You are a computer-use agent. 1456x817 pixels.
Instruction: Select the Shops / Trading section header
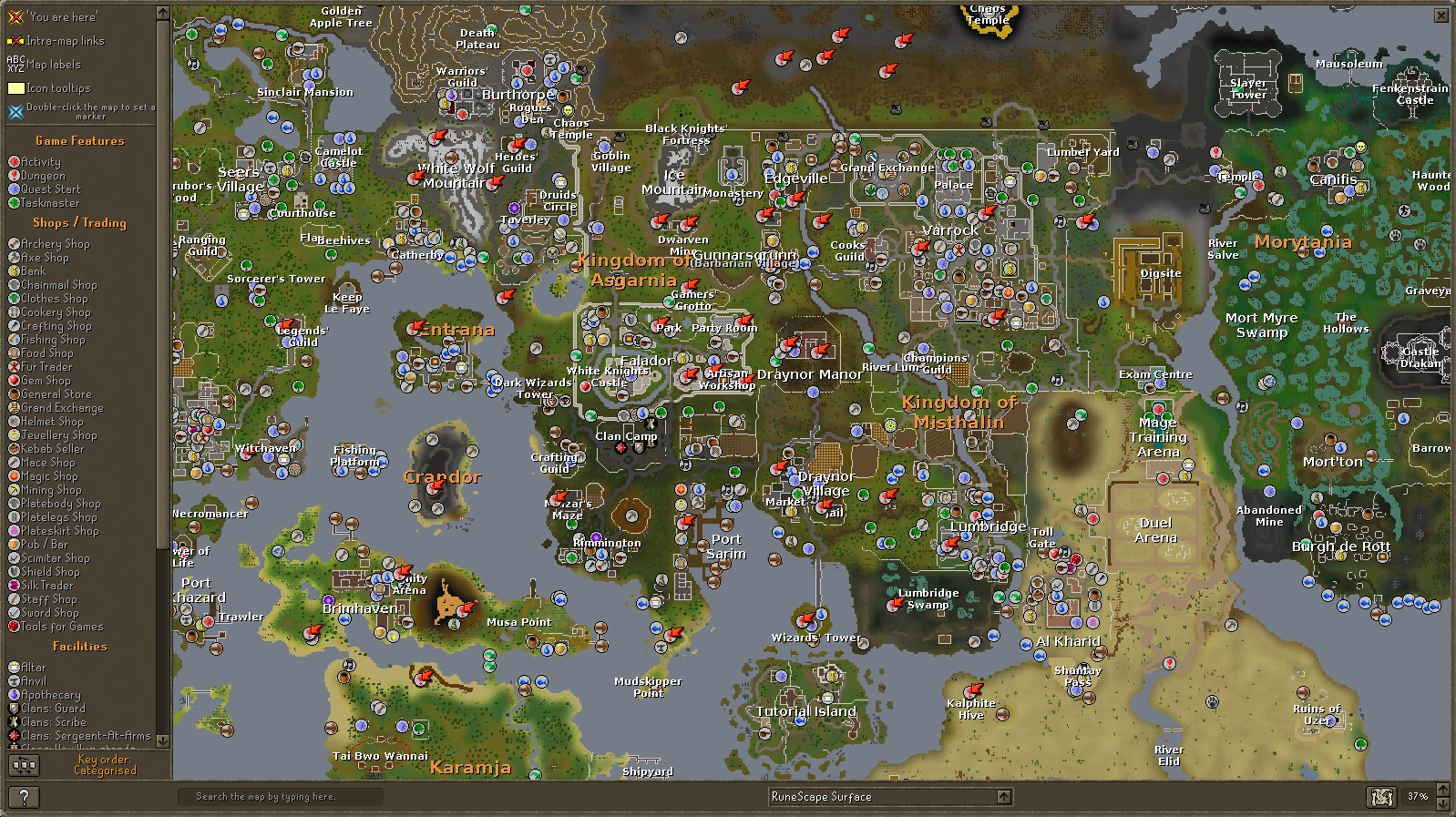80,222
